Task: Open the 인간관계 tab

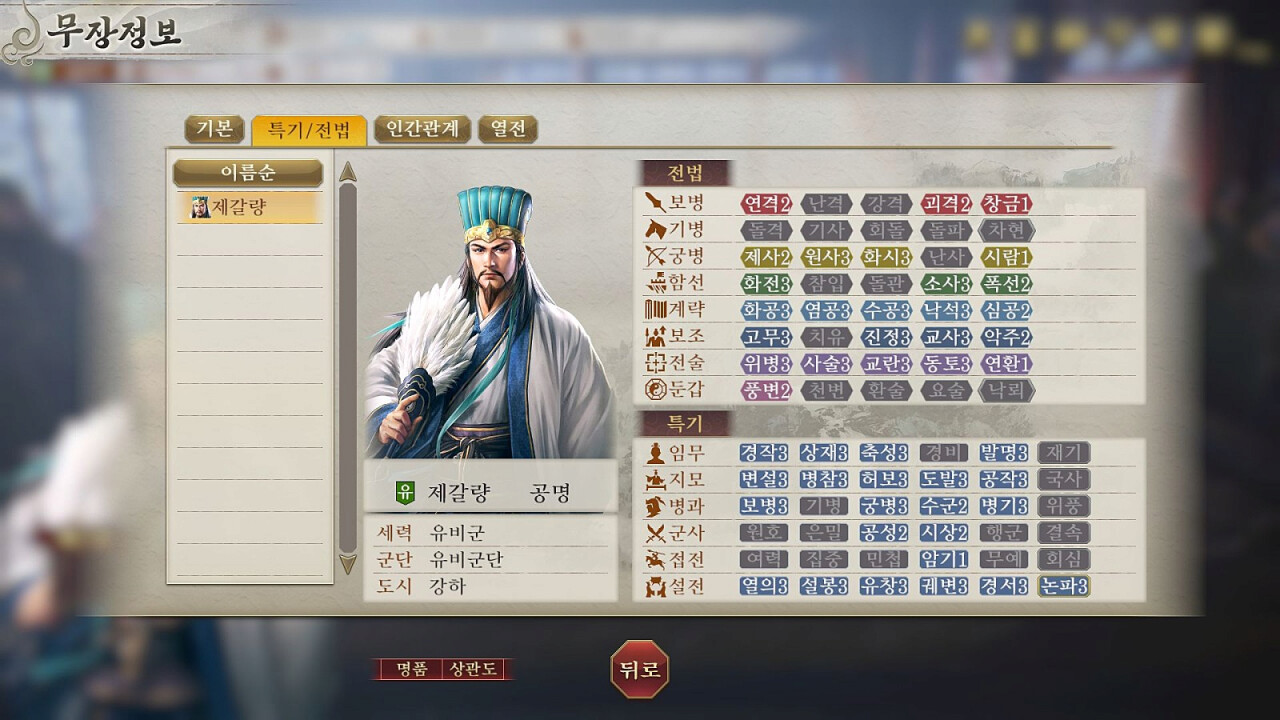Action: tap(422, 129)
